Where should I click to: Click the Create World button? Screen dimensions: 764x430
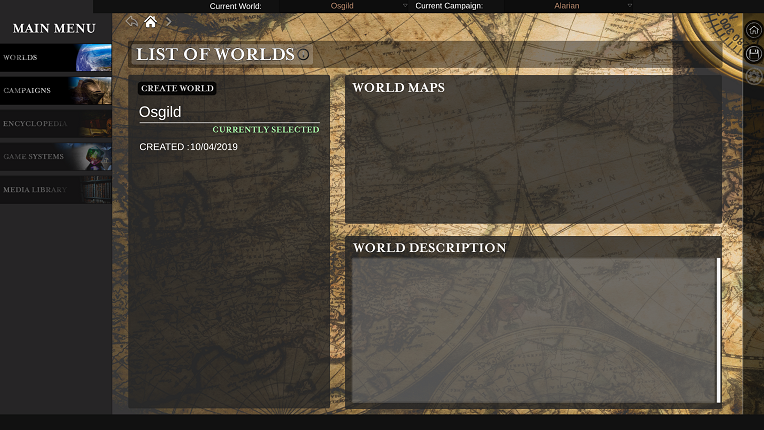pos(177,88)
